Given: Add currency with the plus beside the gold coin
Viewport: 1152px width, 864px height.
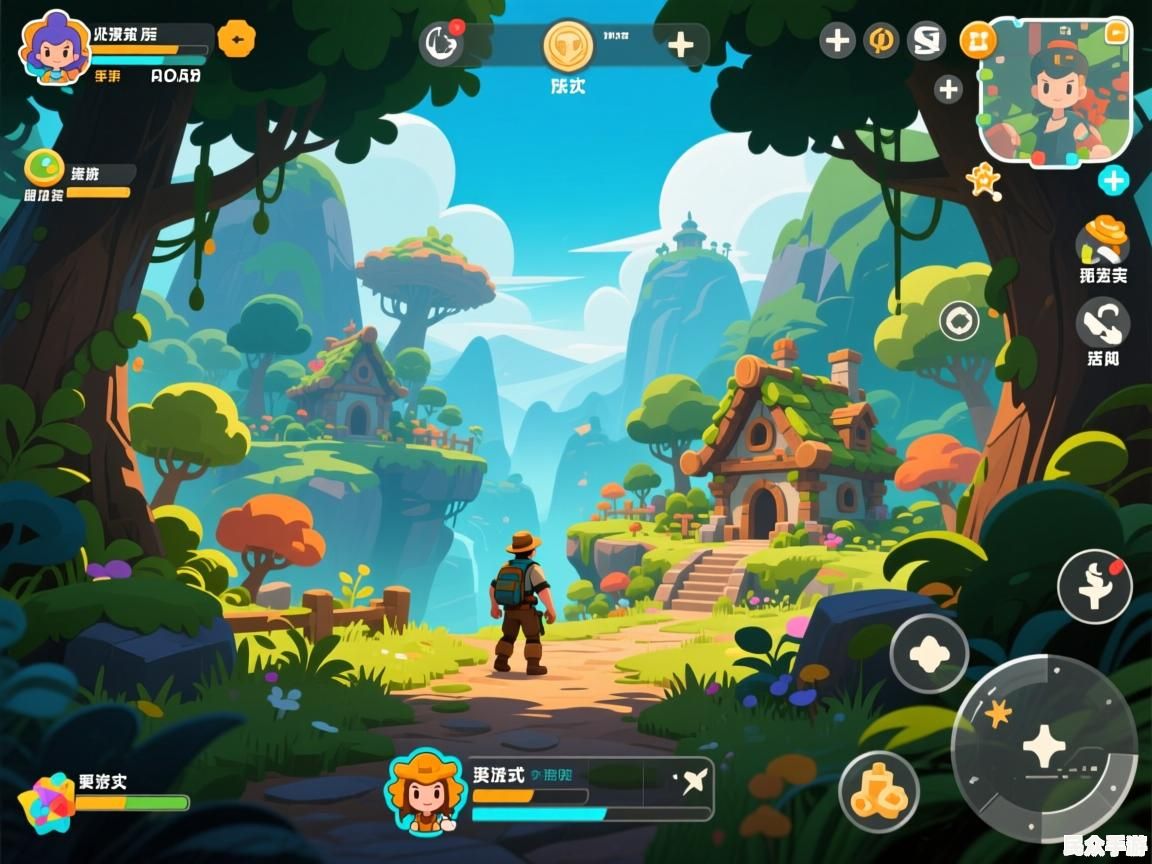Looking at the screenshot, I should (680, 44).
